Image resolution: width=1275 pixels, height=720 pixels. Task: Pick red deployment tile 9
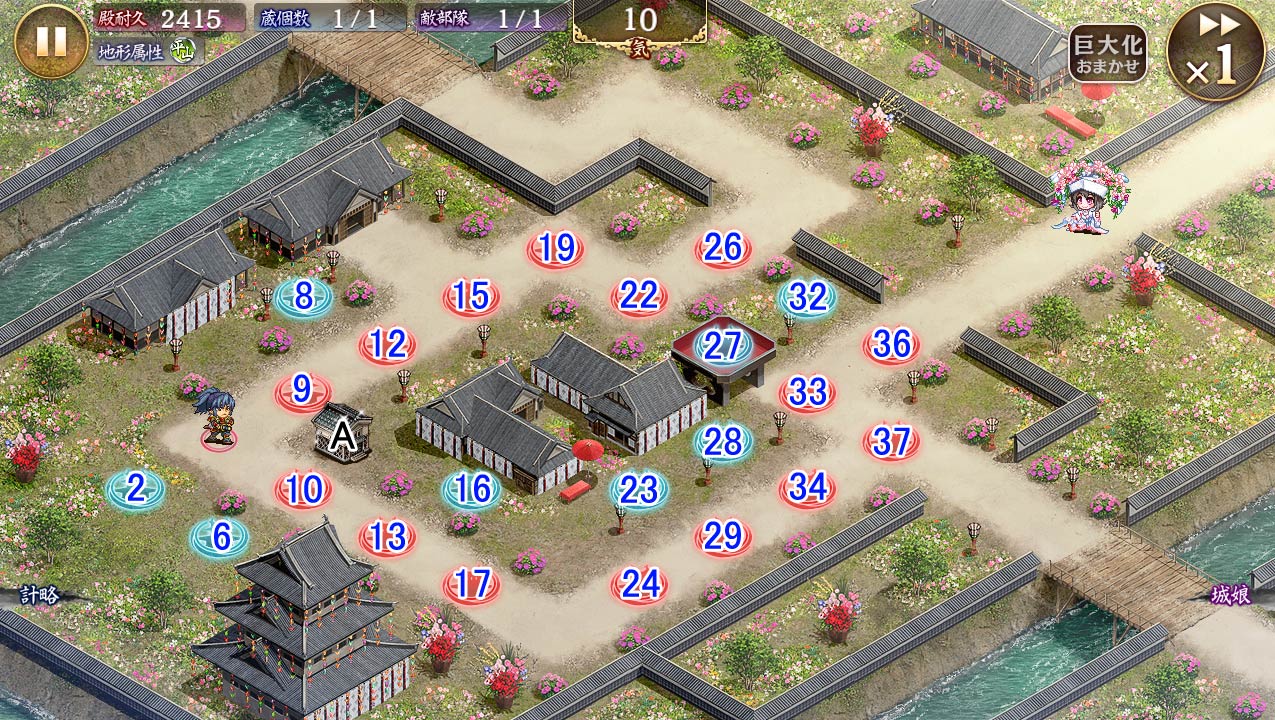[303, 391]
